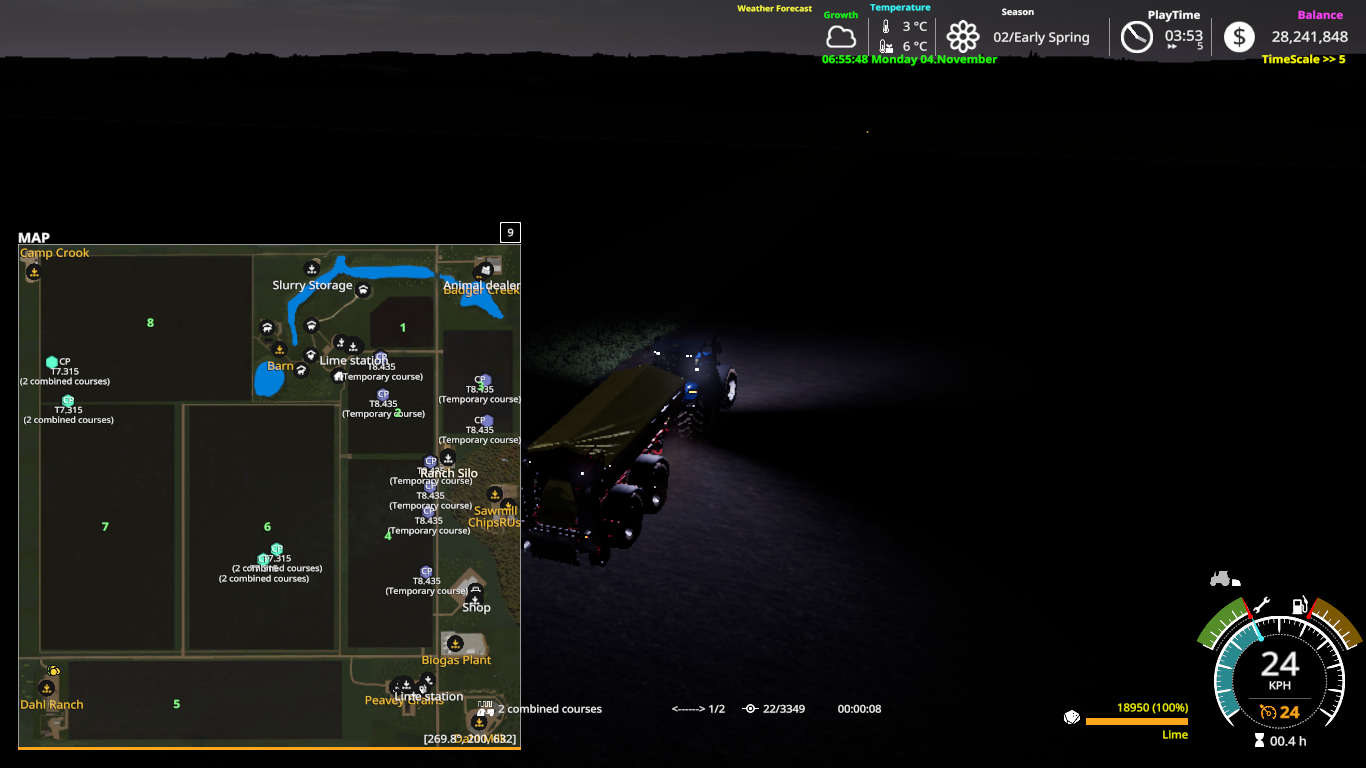Expand the Courseplay 1/2 page selector
The image size is (1366, 768).
click(x=697, y=708)
